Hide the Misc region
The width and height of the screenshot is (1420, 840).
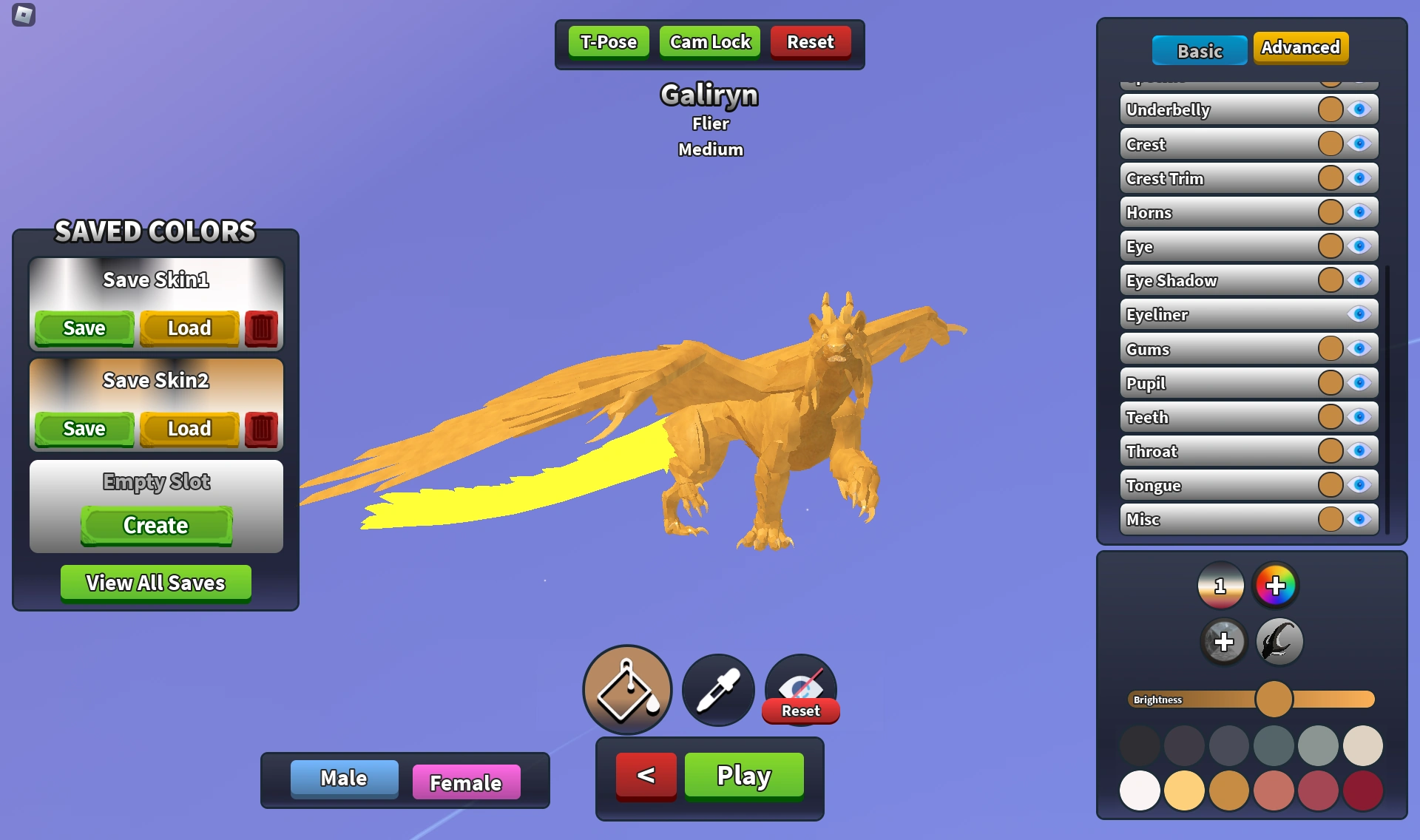[x=1359, y=520]
